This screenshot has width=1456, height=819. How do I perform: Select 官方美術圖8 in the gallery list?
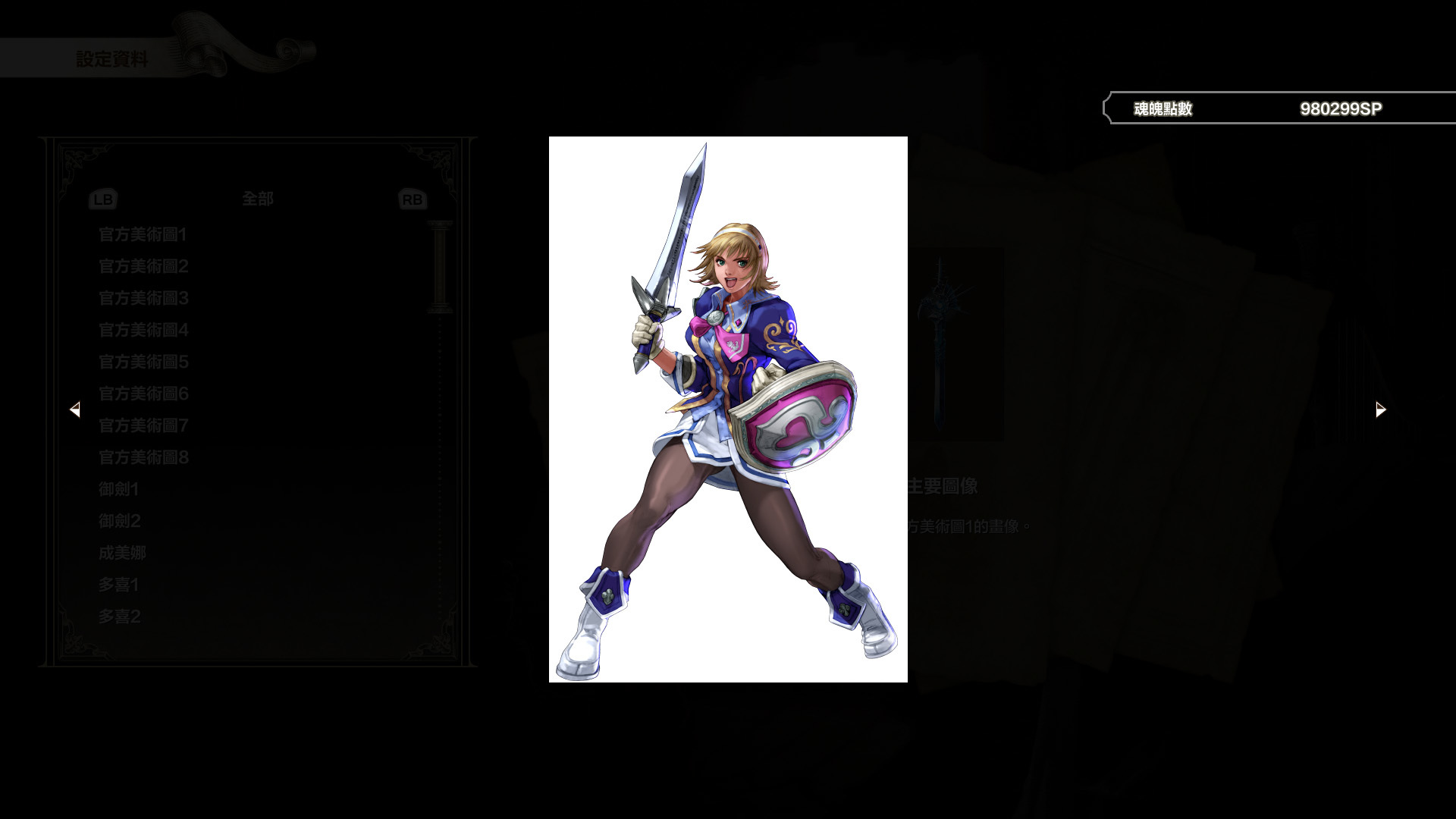click(x=143, y=457)
